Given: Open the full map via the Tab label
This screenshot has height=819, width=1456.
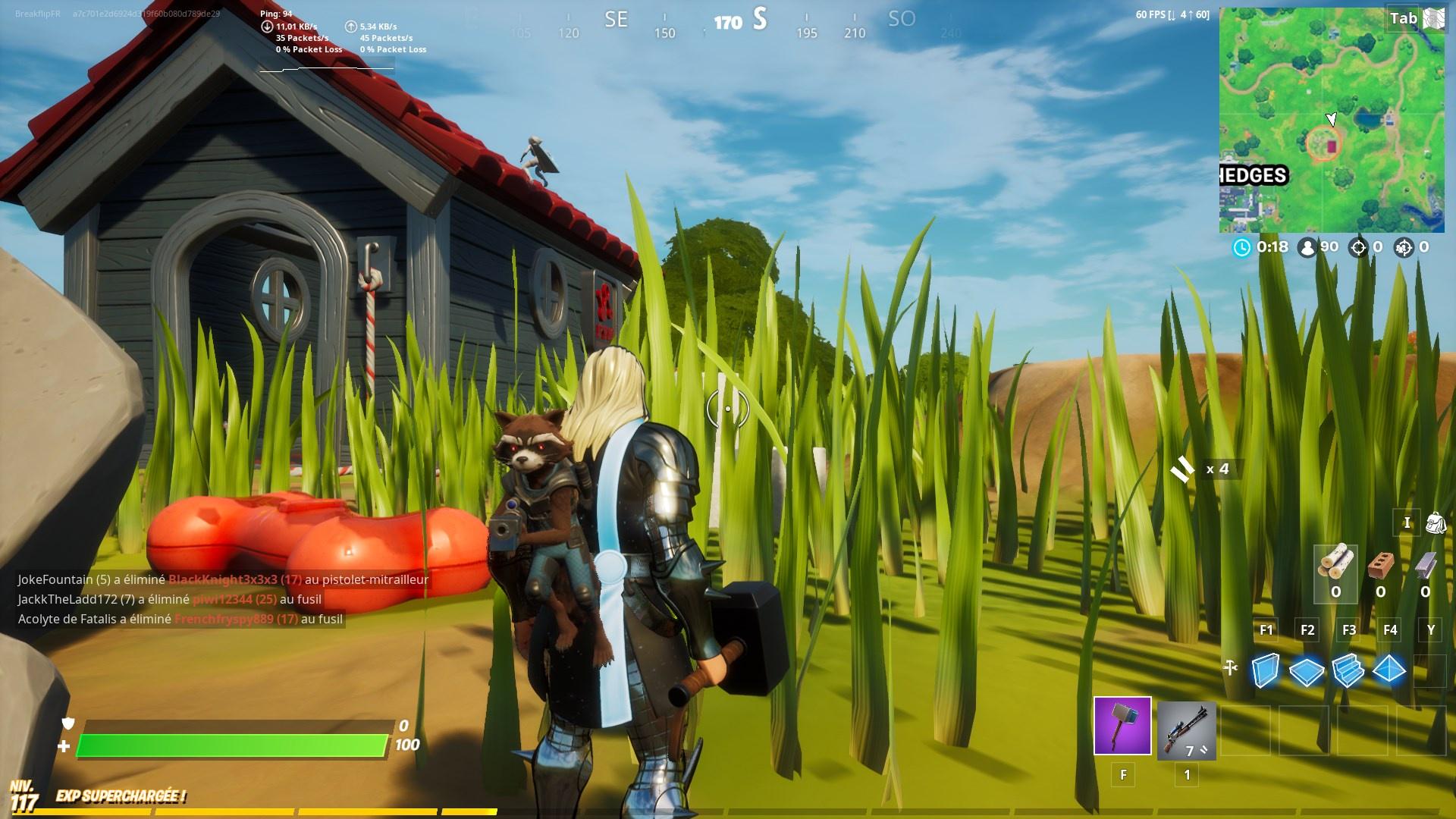Looking at the screenshot, I should (x=1405, y=18).
